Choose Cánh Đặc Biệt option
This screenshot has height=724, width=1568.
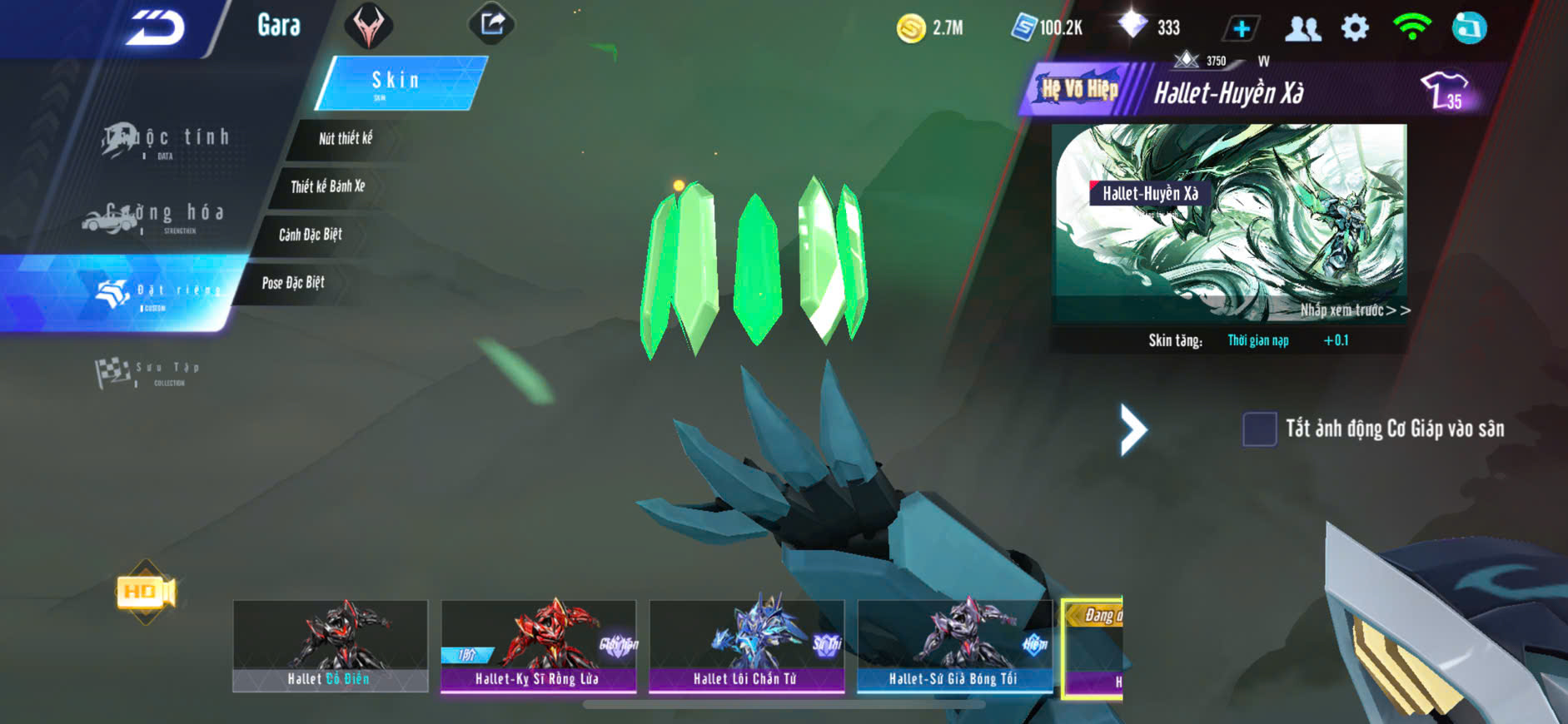click(311, 235)
